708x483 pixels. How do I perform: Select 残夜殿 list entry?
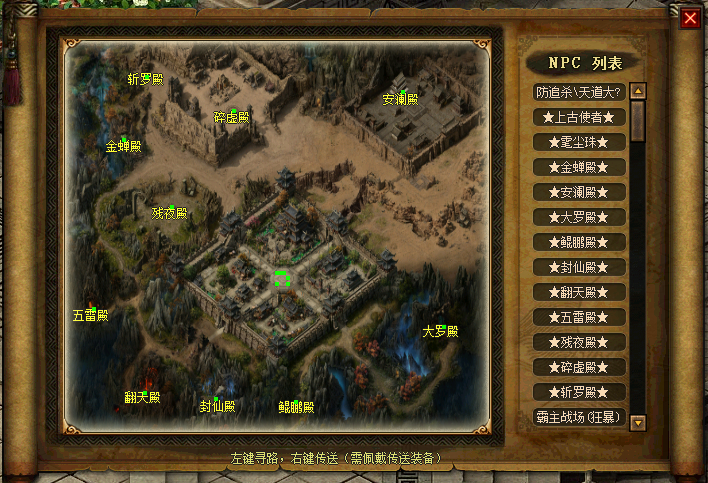pos(578,342)
